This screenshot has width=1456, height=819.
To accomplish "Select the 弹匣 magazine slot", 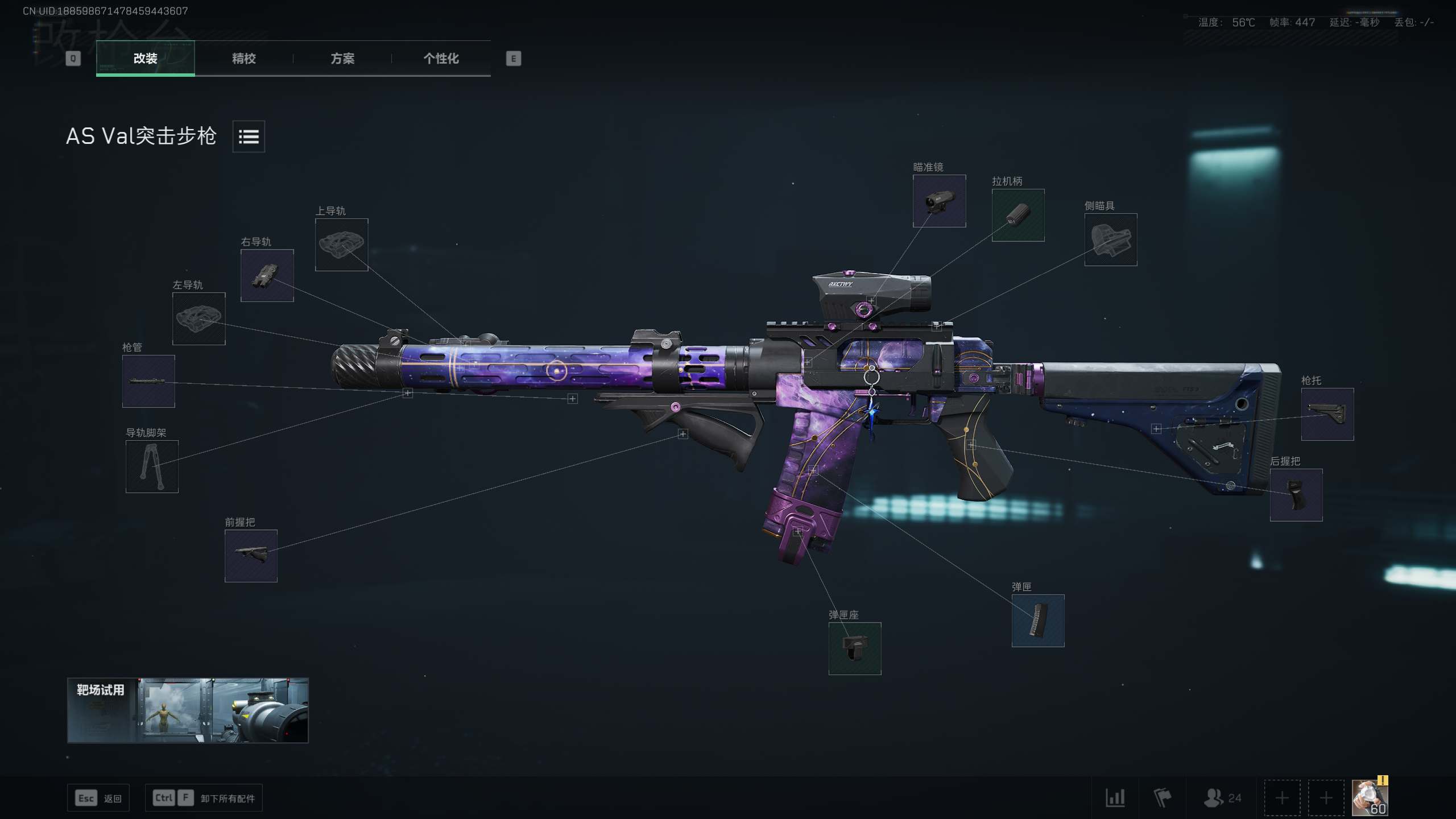I will tap(1037, 621).
